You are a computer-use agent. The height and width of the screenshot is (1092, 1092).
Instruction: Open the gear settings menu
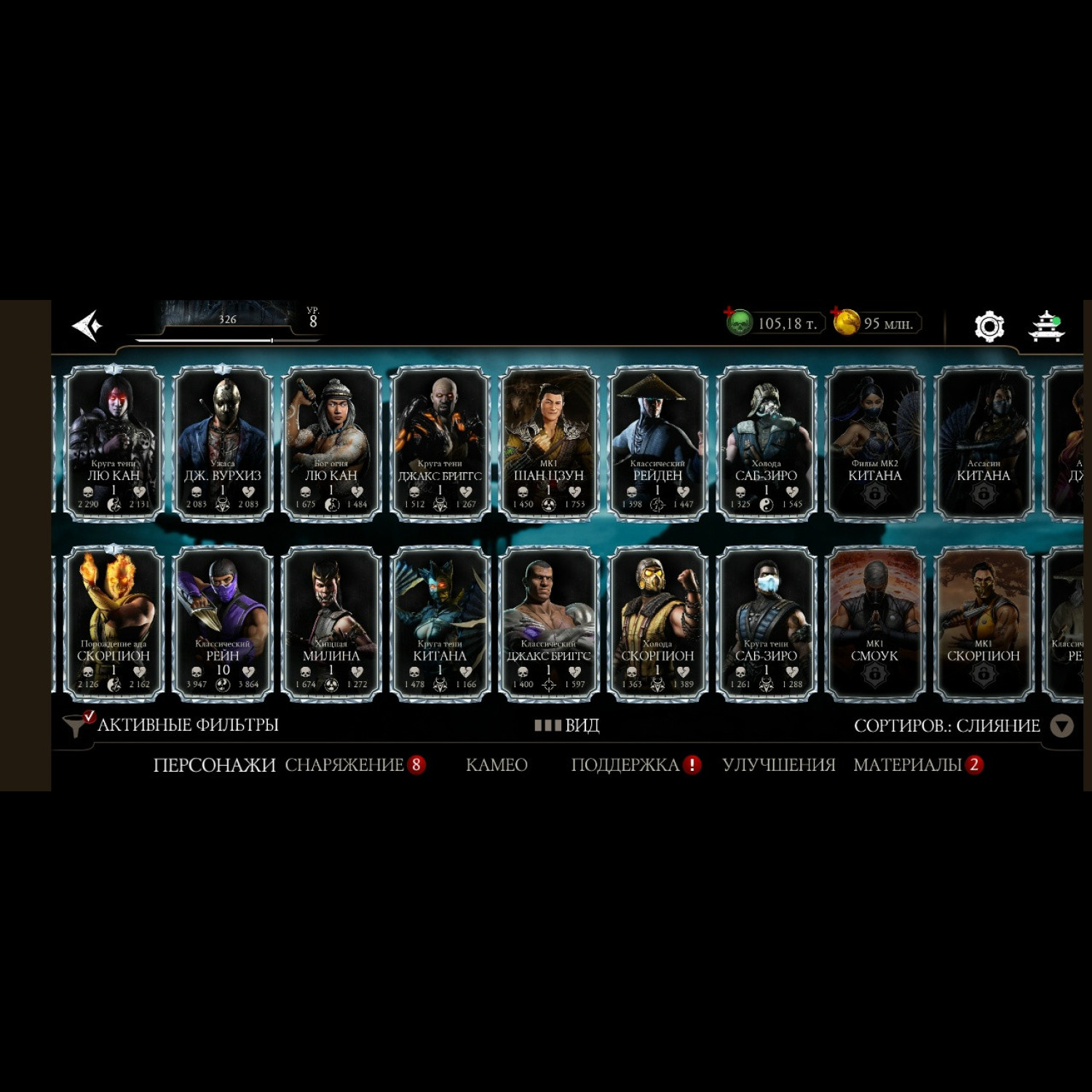989,325
